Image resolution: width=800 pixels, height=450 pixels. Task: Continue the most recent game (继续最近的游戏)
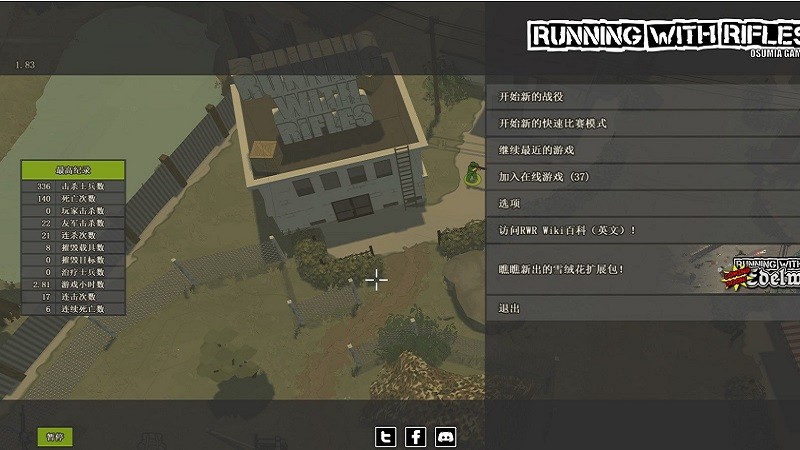tap(537, 150)
